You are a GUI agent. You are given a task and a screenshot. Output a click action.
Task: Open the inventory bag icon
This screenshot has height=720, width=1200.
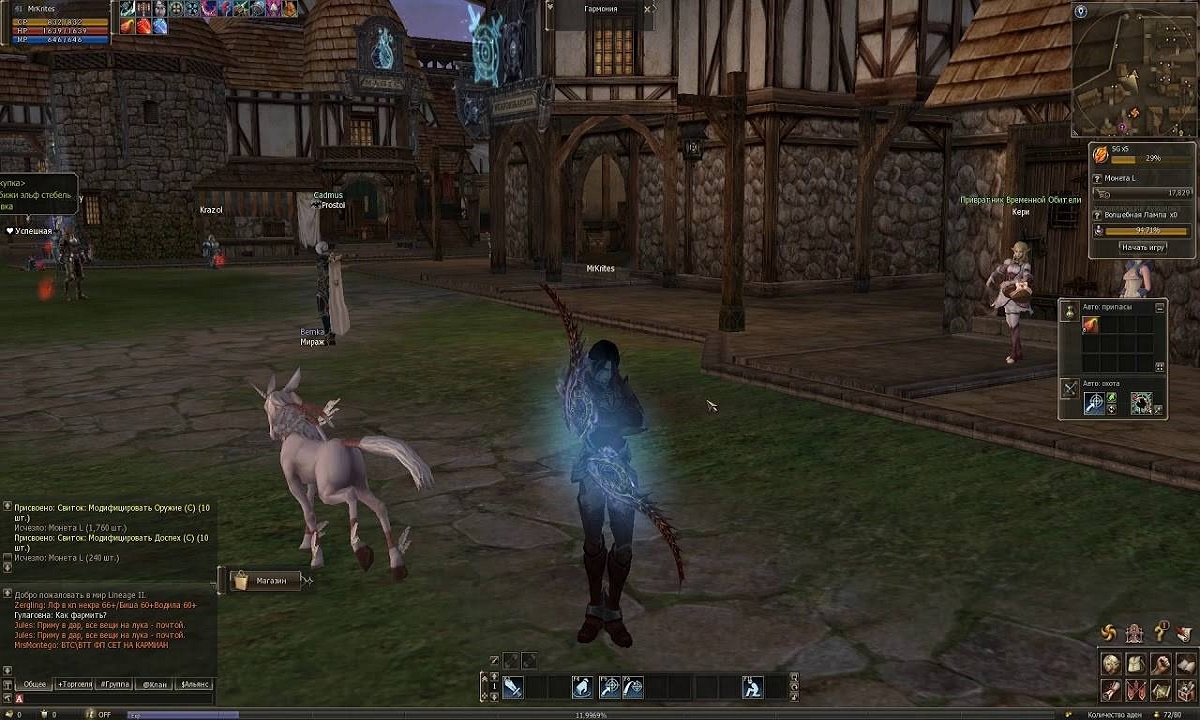[x=1135, y=664]
